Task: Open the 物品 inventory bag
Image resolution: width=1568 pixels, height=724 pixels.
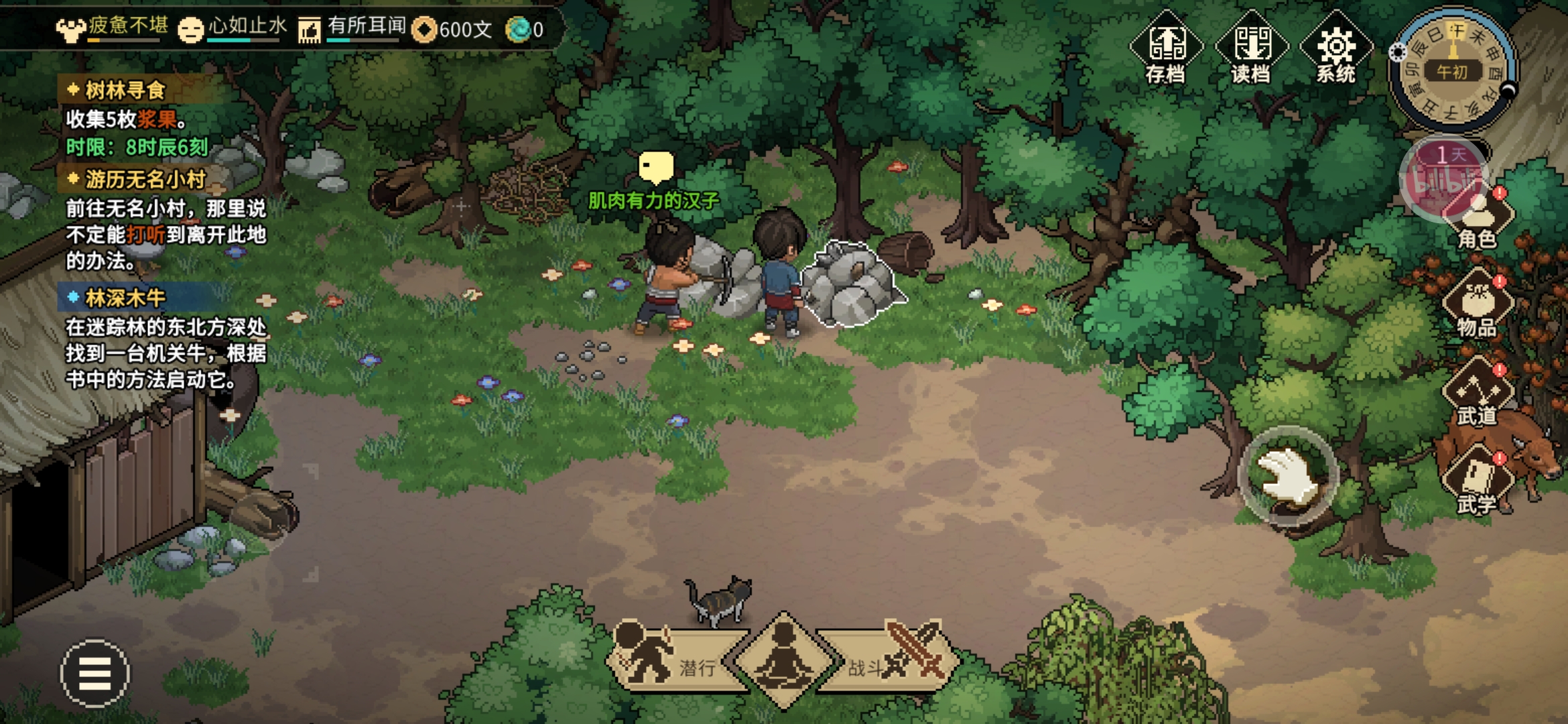Action: click(x=1478, y=305)
